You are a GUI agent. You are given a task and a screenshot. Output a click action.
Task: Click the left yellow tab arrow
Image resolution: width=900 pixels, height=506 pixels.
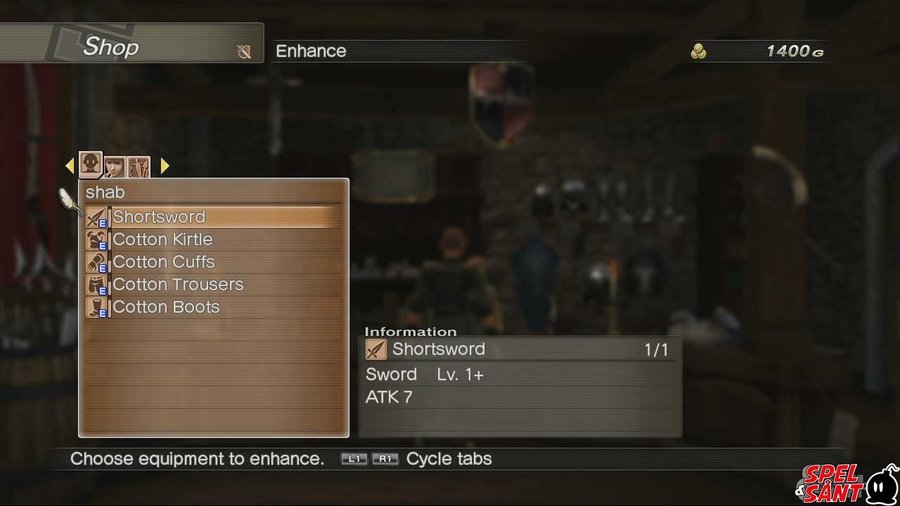point(70,166)
